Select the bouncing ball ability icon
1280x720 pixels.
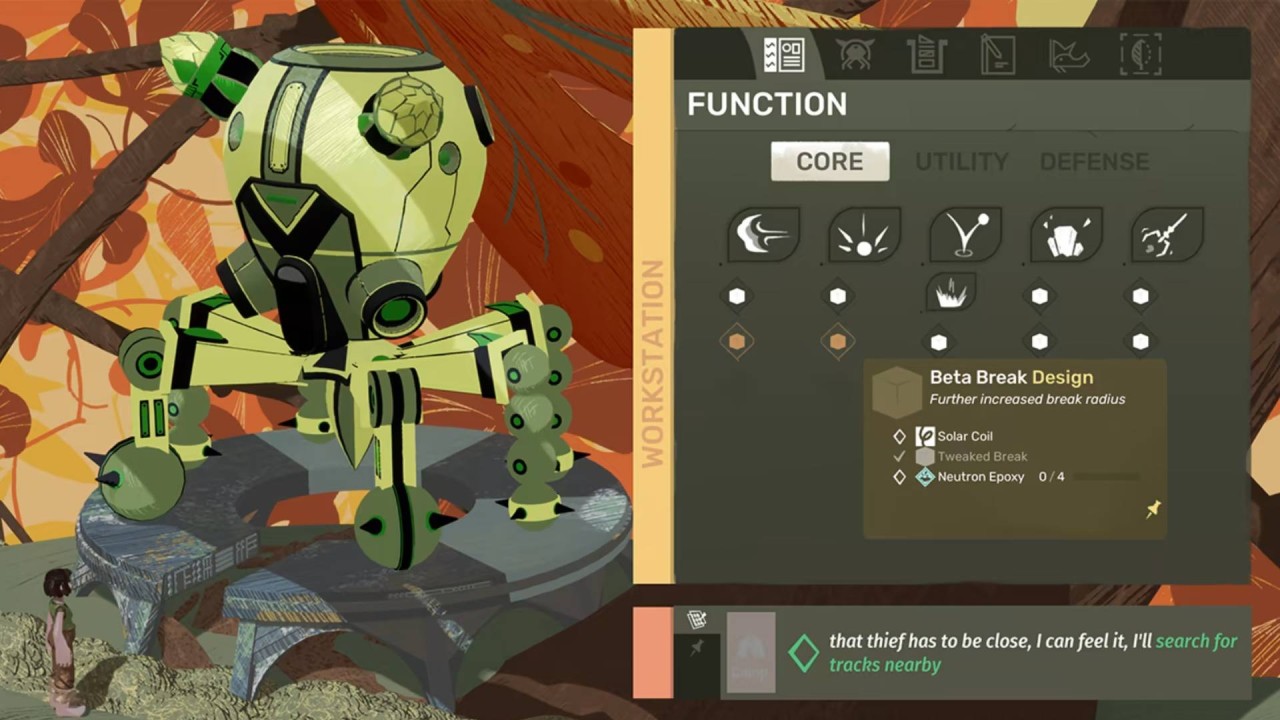tap(965, 235)
